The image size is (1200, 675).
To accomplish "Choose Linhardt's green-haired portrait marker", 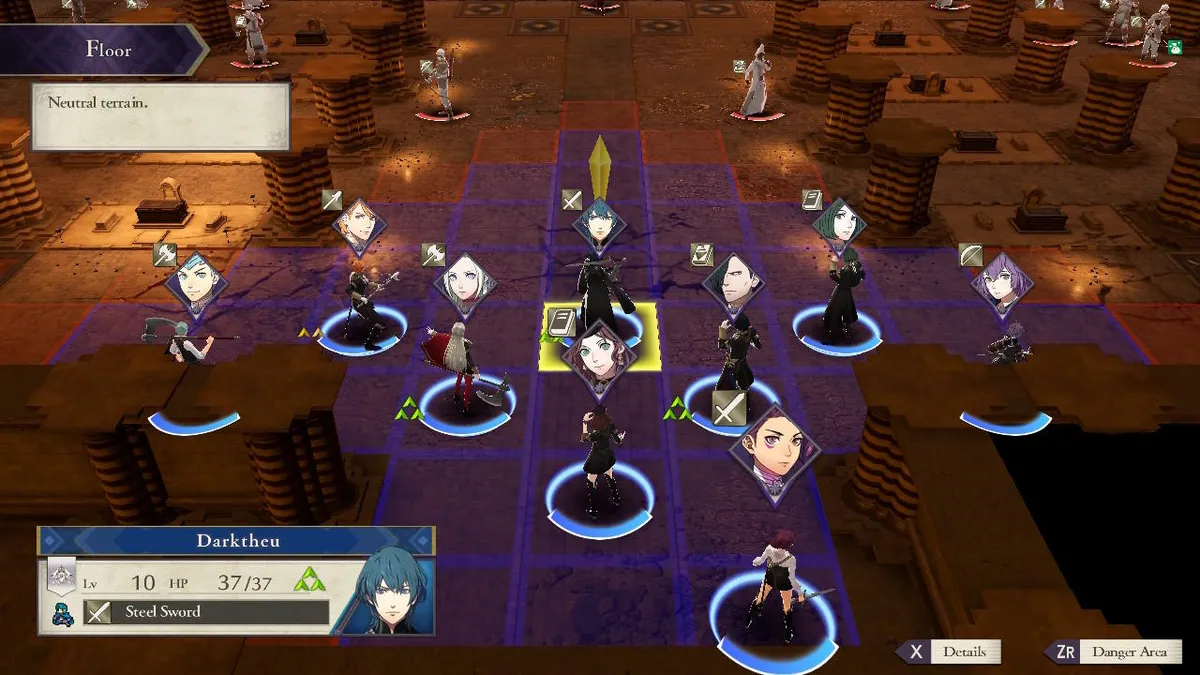I will pos(838,226).
